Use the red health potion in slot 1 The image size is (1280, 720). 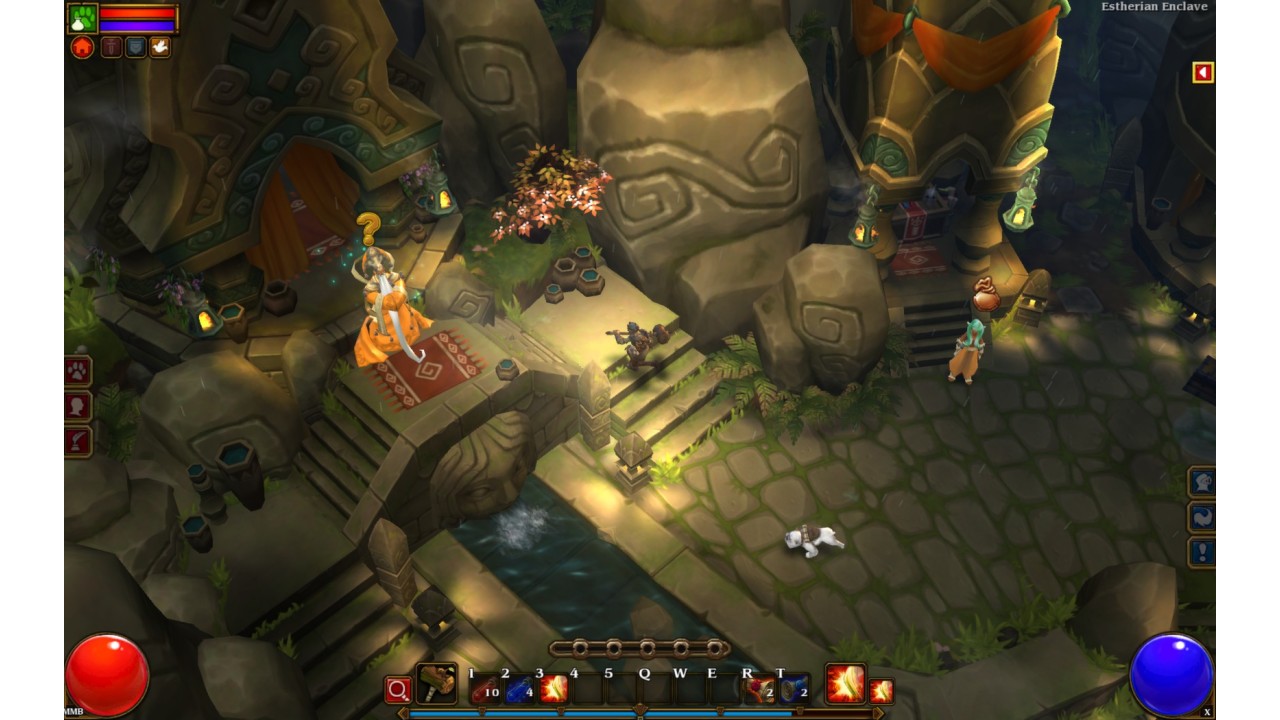(485, 689)
